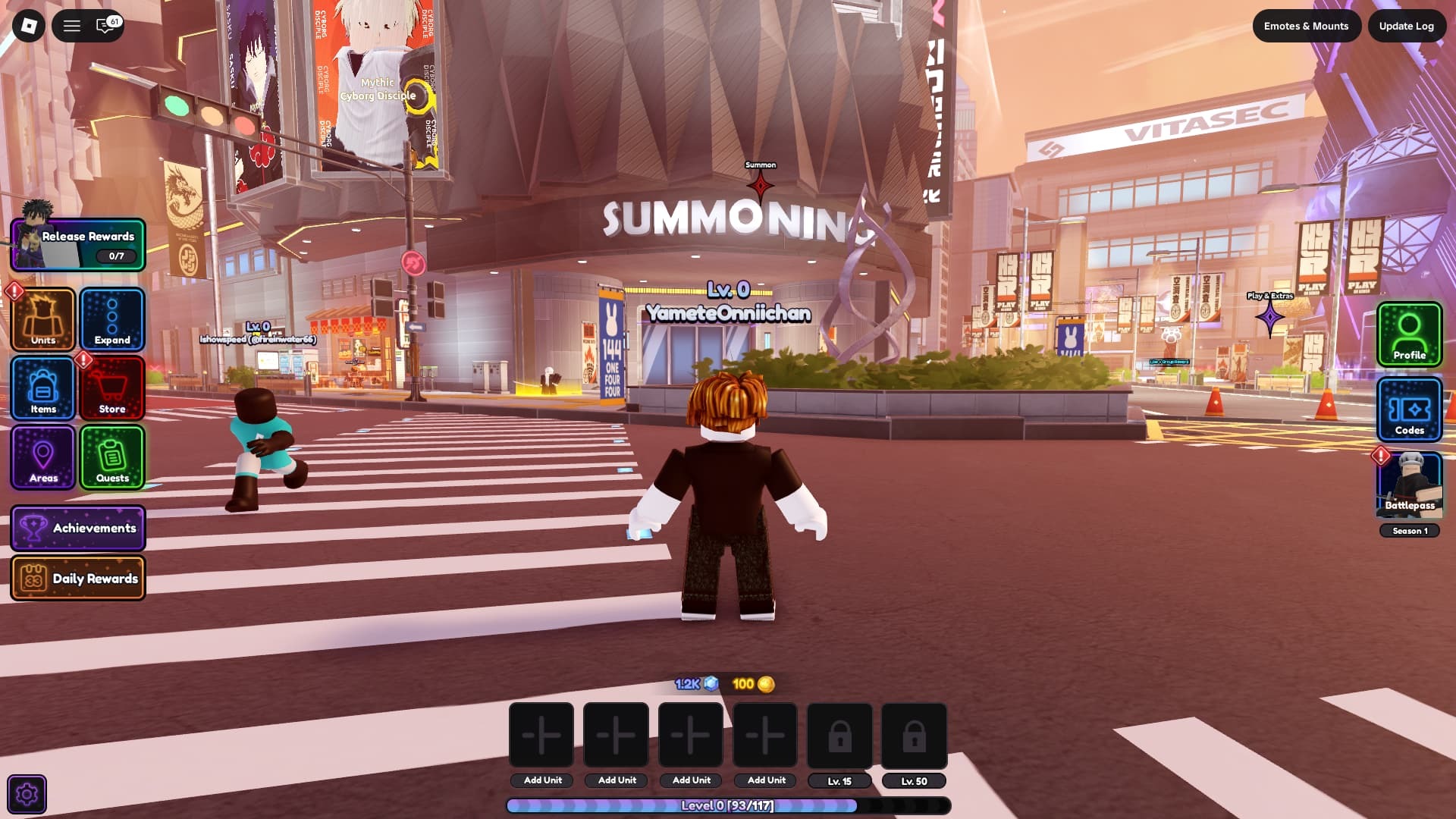Show the Quests list
This screenshot has height=819, width=1456.
(x=112, y=457)
